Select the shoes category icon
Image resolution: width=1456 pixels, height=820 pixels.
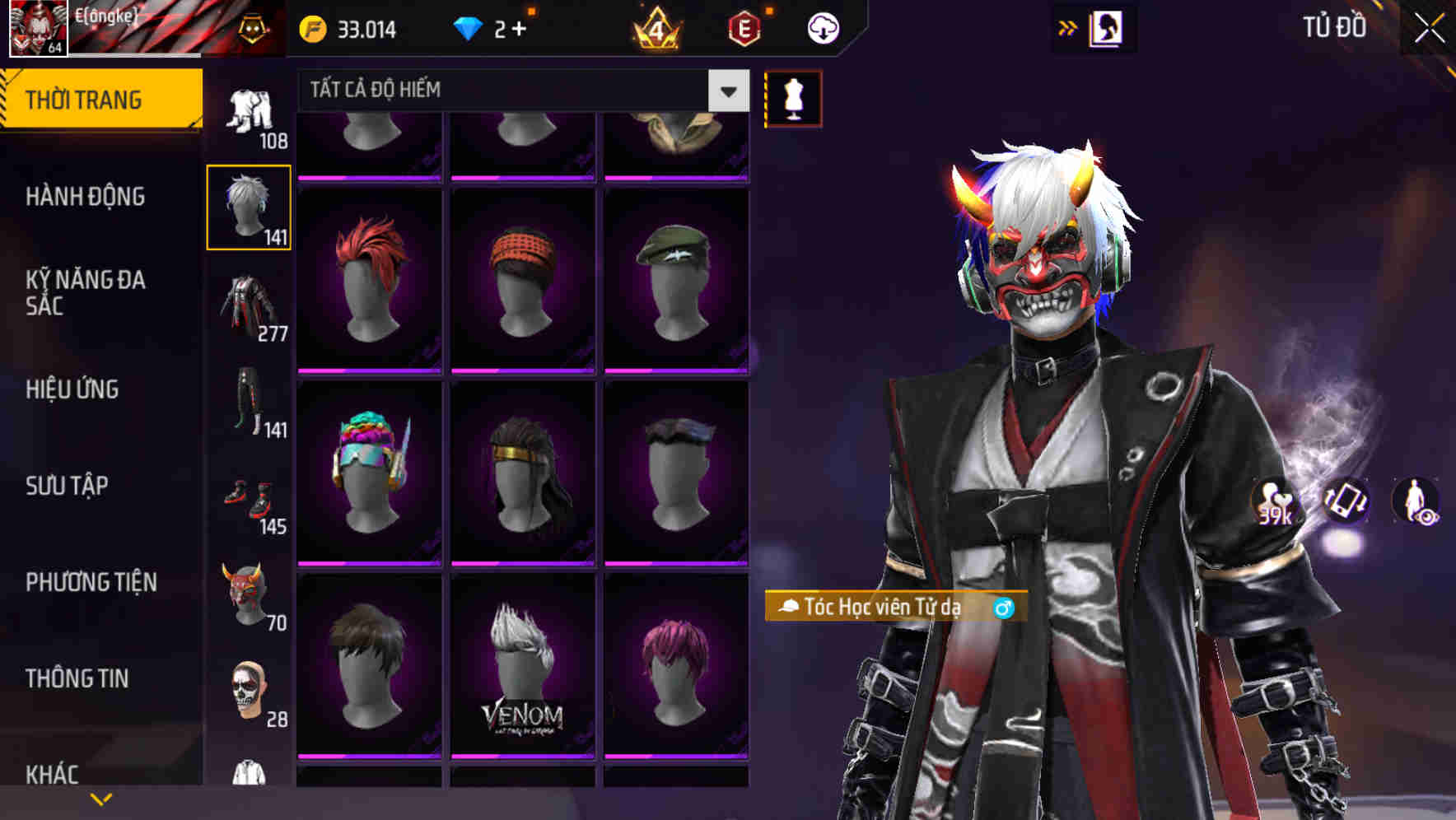coord(248,498)
